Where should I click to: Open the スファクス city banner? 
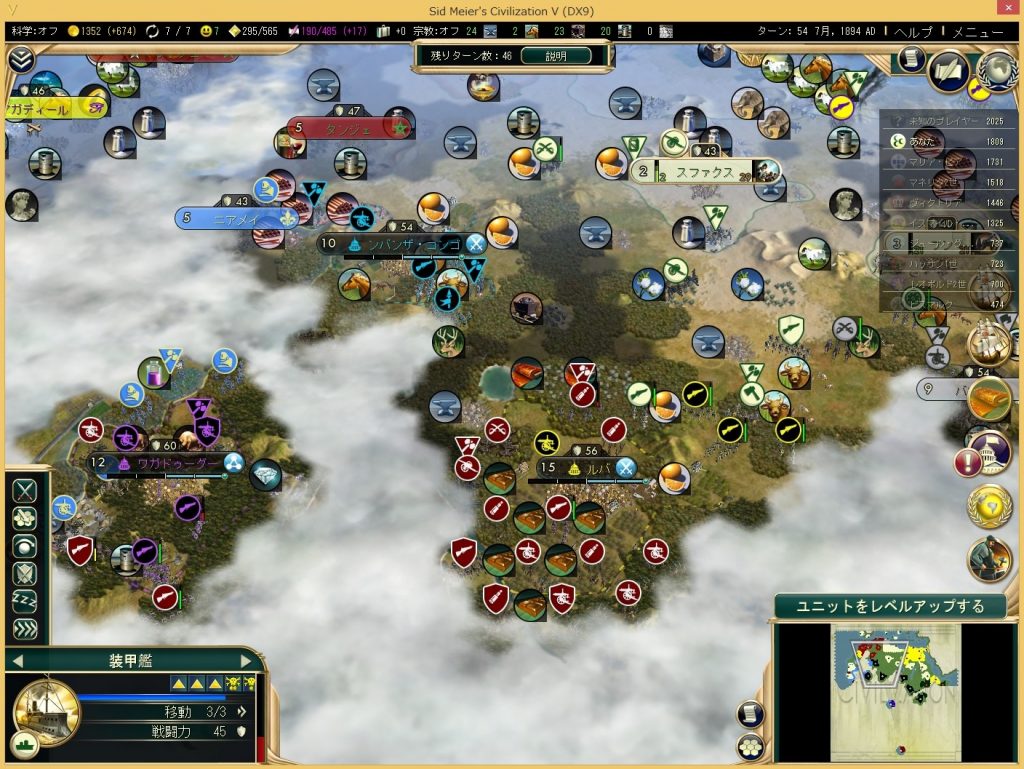pyautogui.click(x=704, y=173)
